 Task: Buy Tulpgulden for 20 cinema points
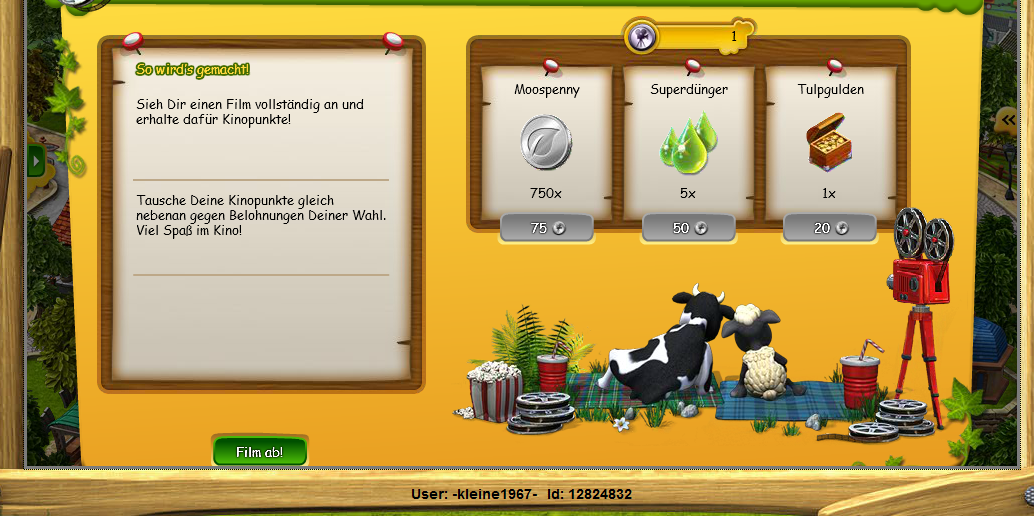click(829, 228)
